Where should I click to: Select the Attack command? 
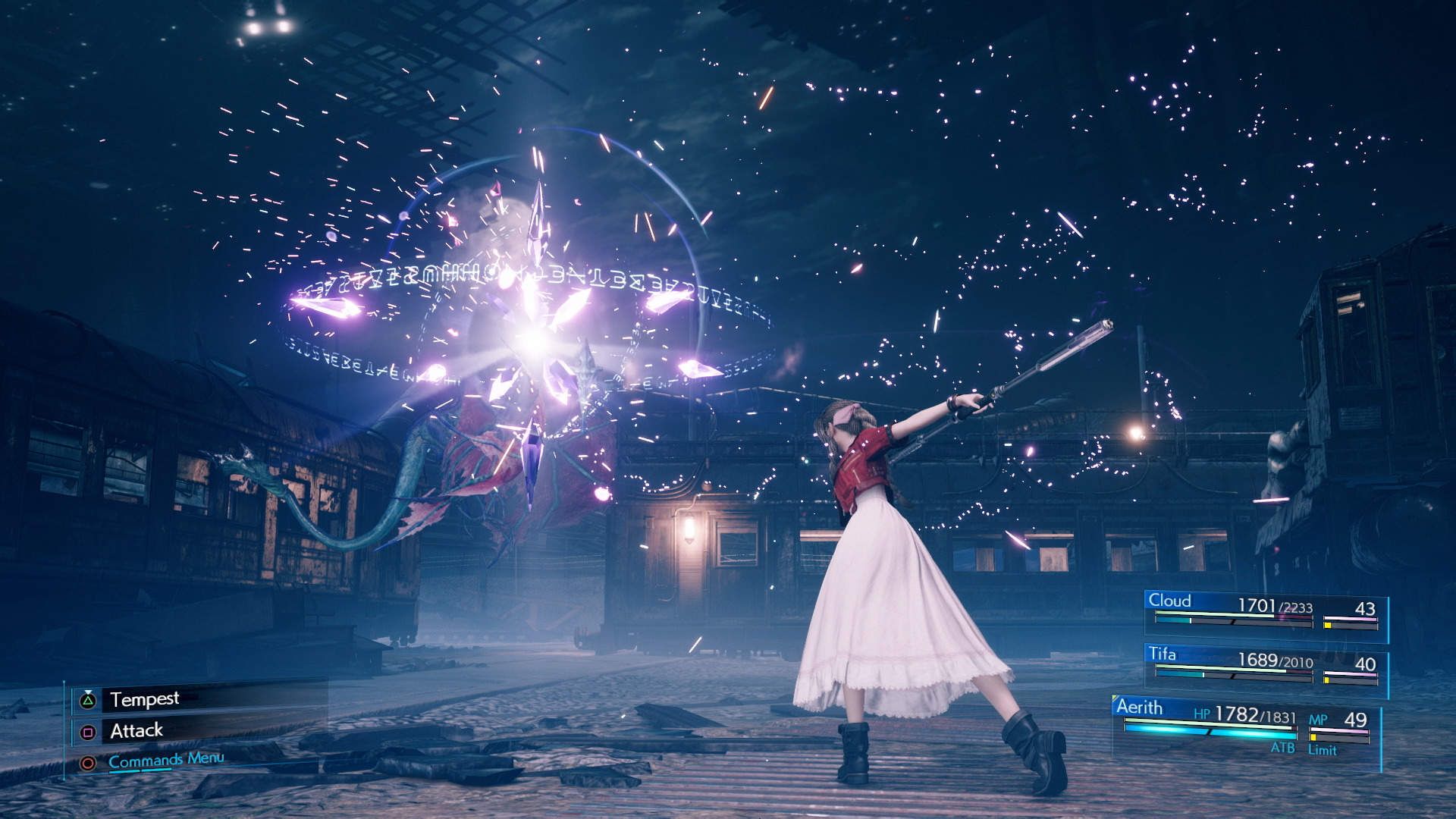pyautogui.click(x=137, y=731)
